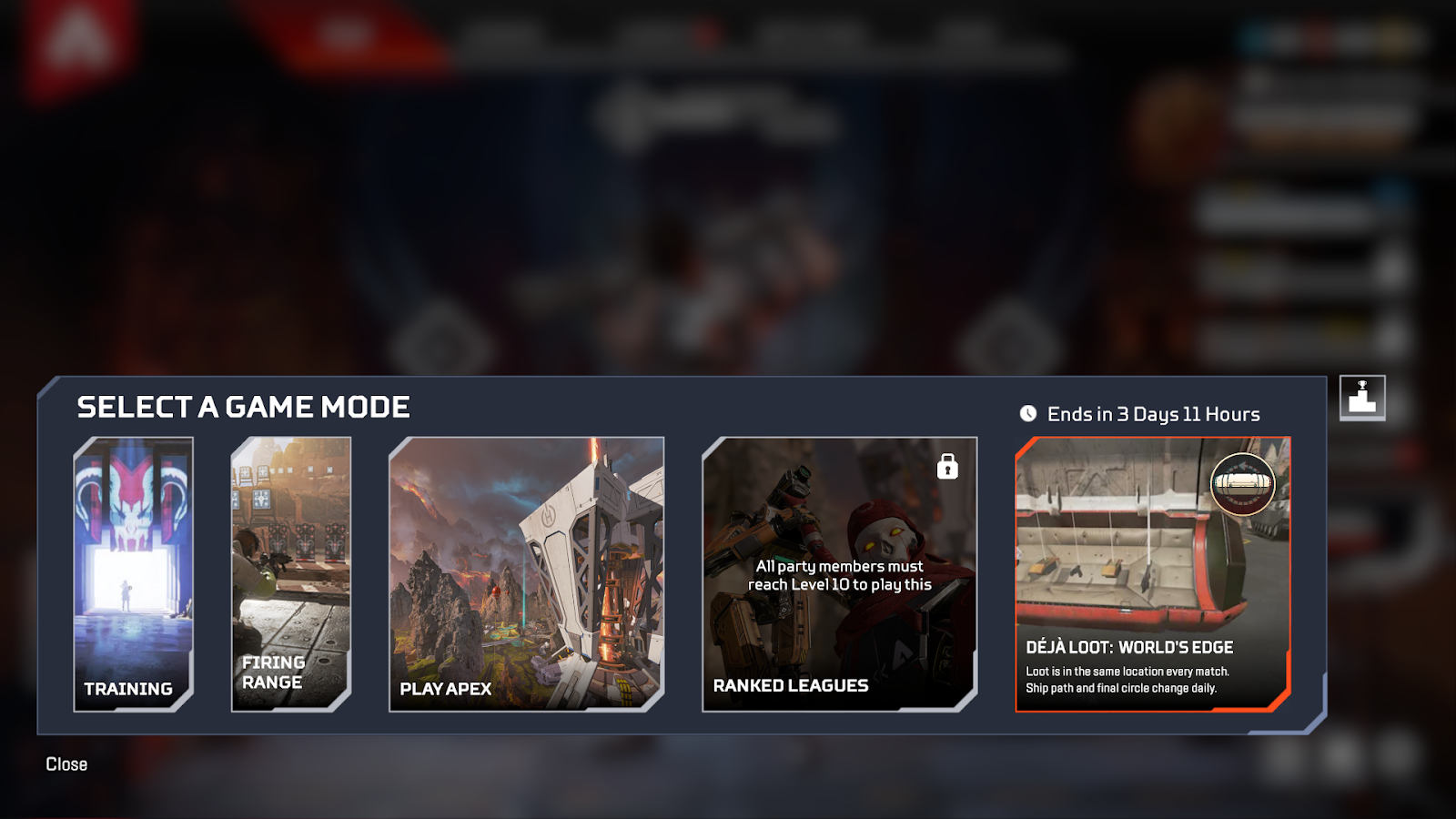Select the Training game mode card

click(133, 573)
